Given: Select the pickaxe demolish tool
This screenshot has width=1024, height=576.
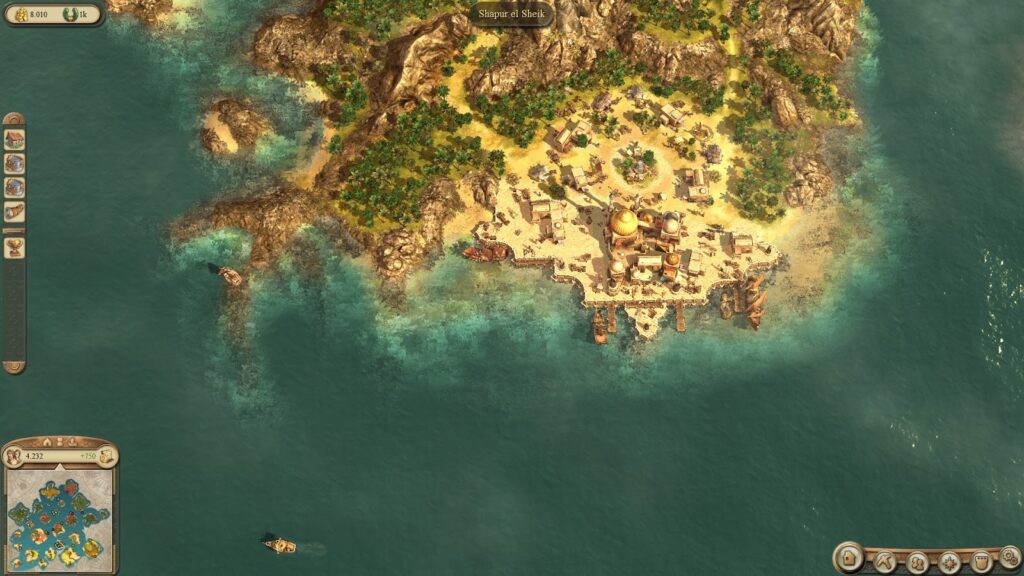Looking at the screenshot, I should tap(884, 562).
